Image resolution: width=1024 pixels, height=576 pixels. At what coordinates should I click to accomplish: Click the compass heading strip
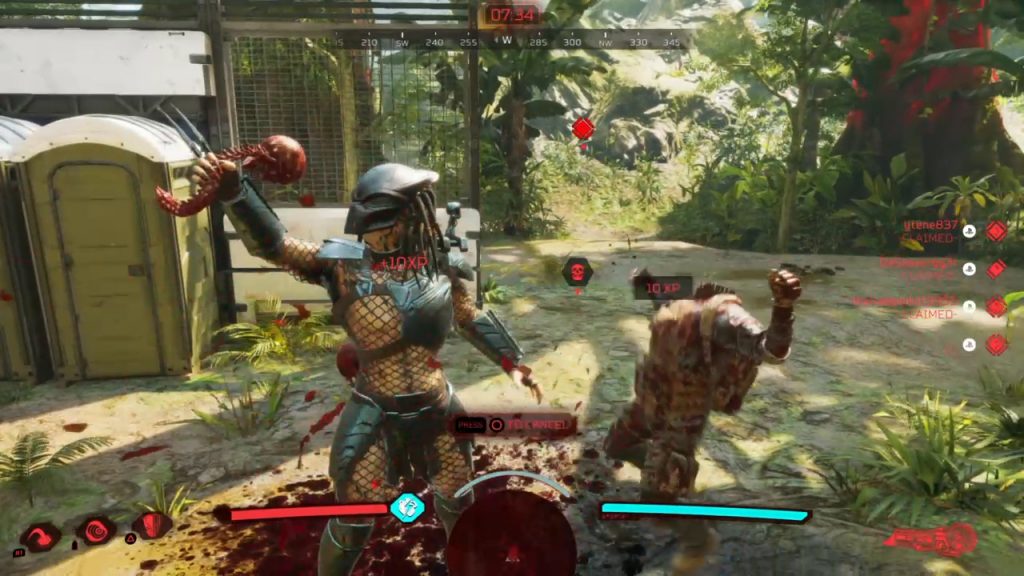(510, 42)
